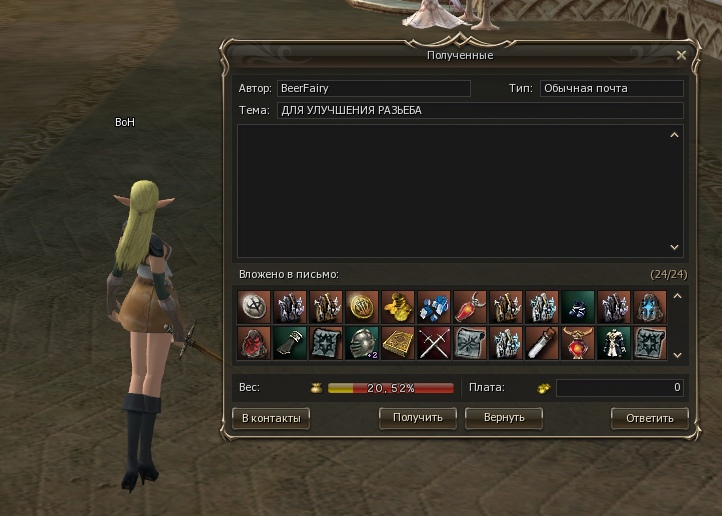
Task: Click the Получить button
Action: click(x=417, y=417)
